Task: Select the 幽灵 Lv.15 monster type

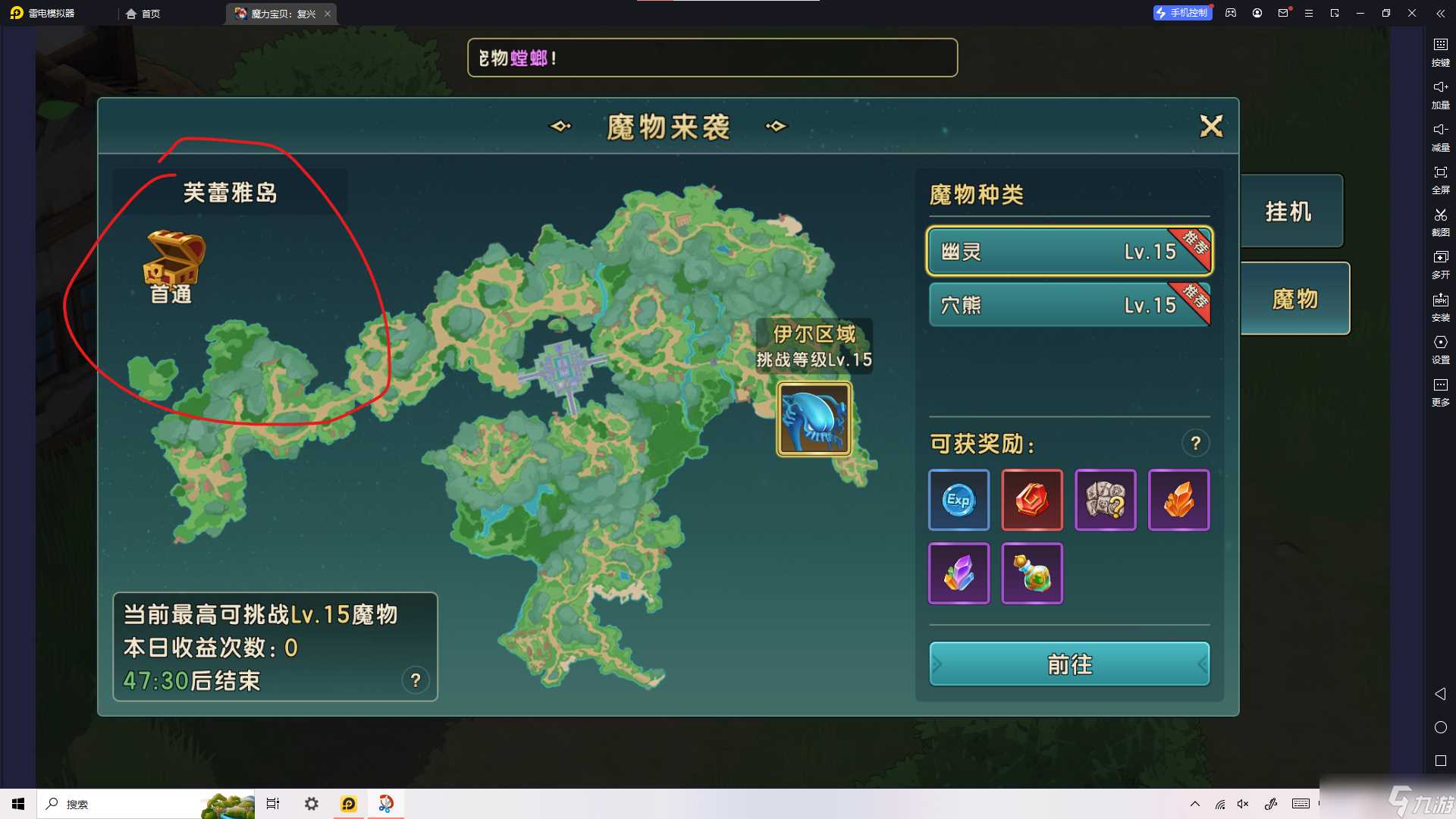Action: (1069, 251)
